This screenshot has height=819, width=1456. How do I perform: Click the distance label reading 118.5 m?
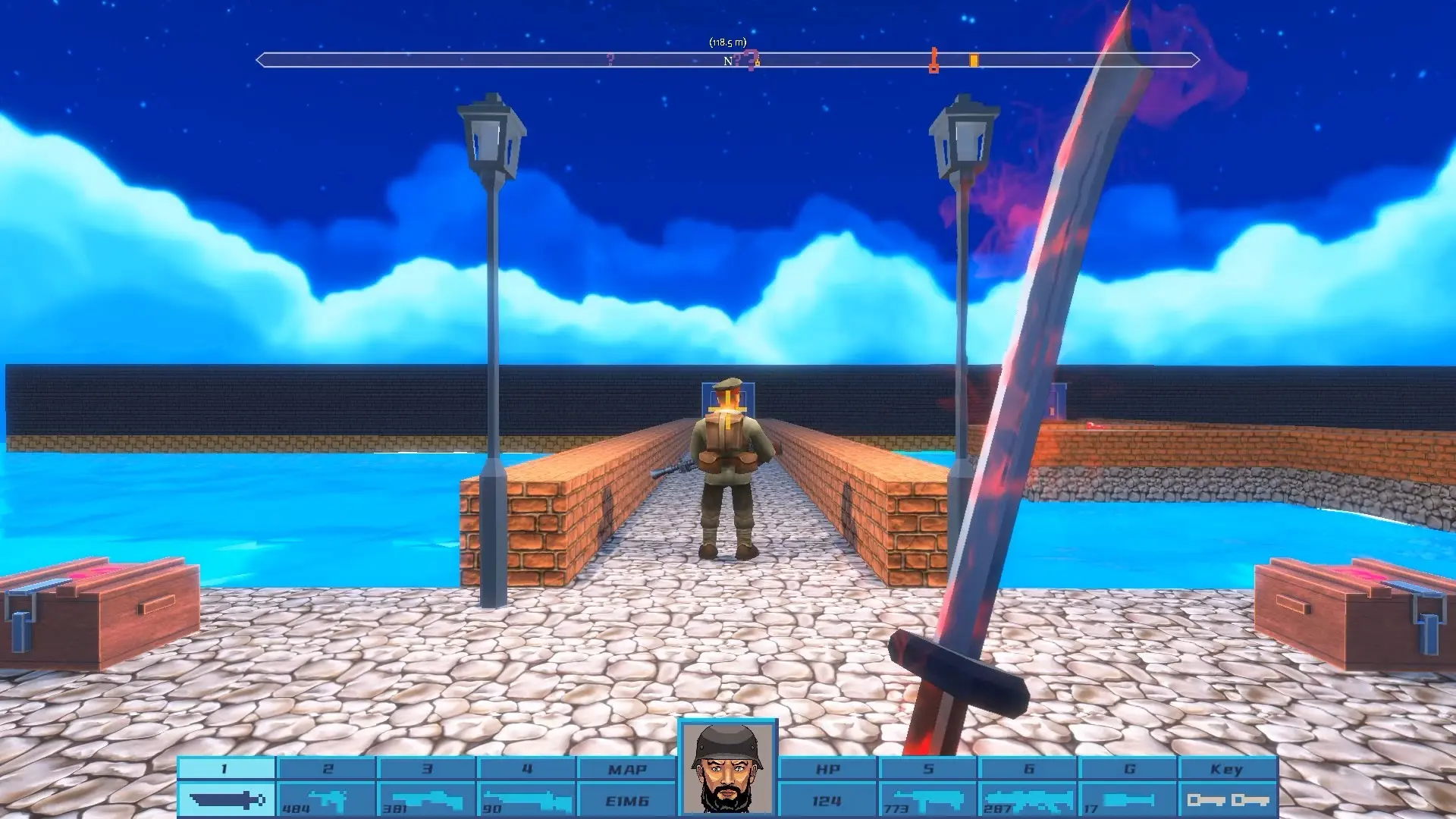(728, 42)
